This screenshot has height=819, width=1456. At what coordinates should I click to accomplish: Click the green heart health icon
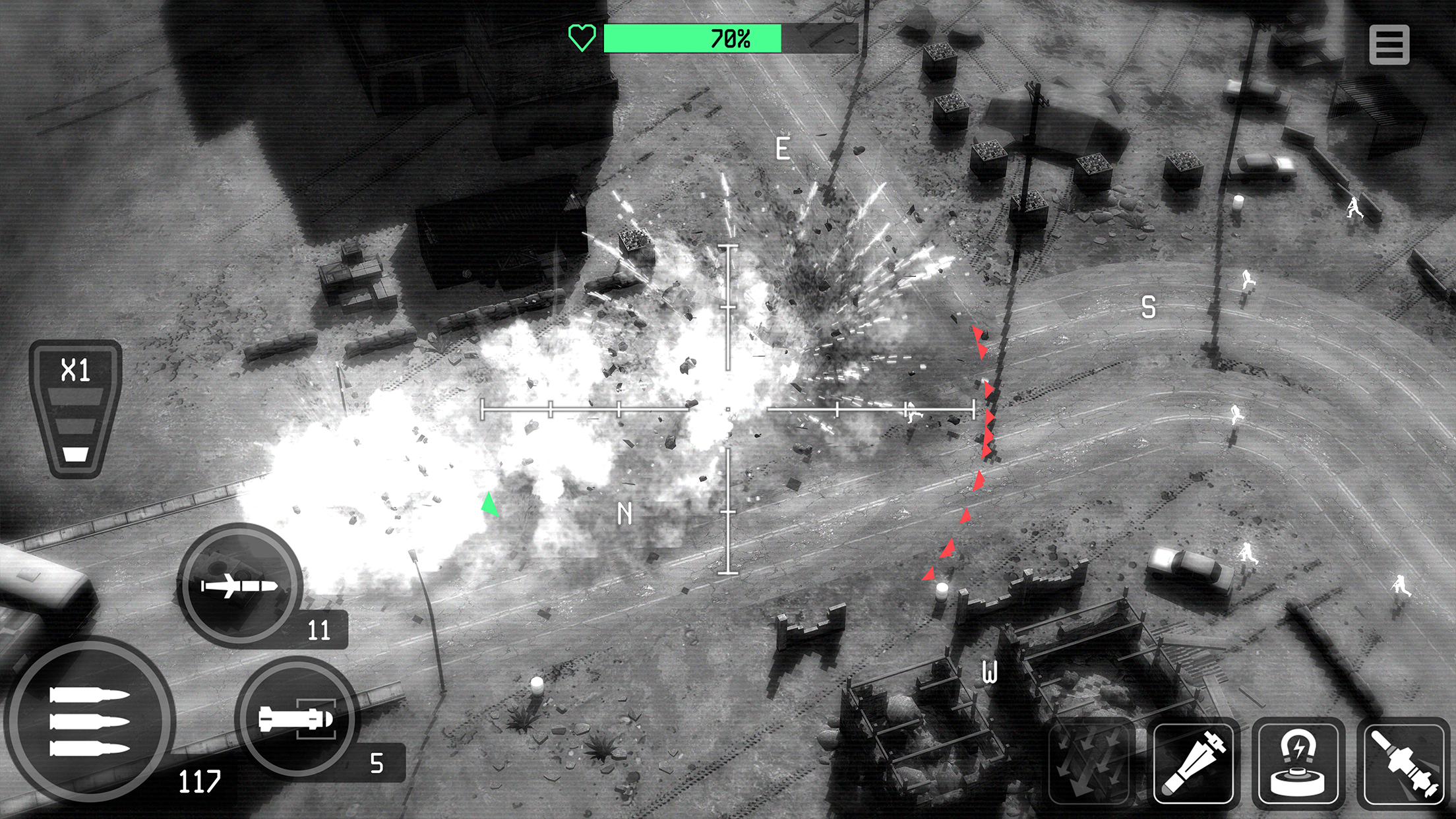(x=583, y=38)
